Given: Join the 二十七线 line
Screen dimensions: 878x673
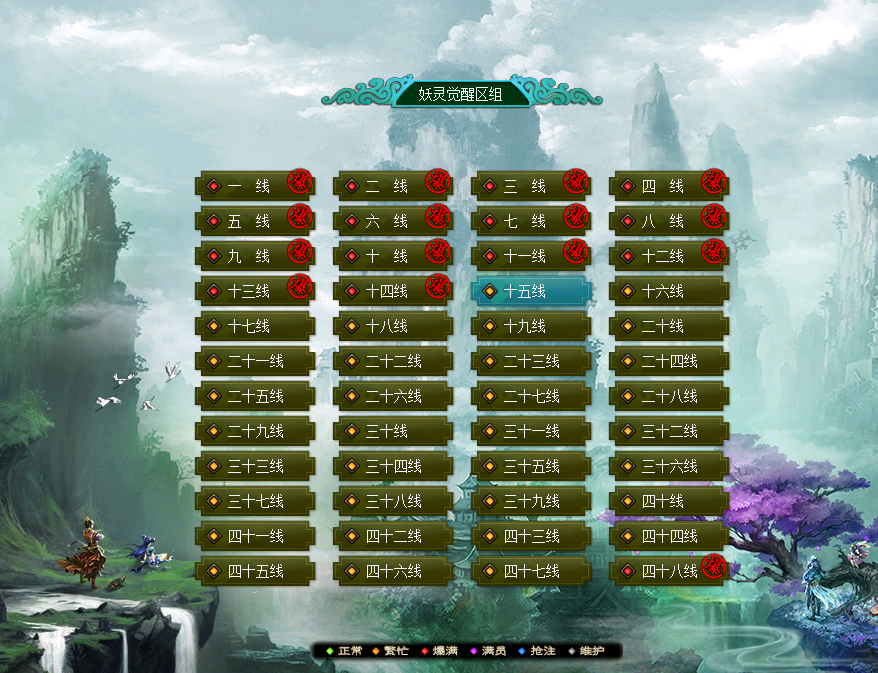Looking at the screenshot, I should (x=530, y=396).
